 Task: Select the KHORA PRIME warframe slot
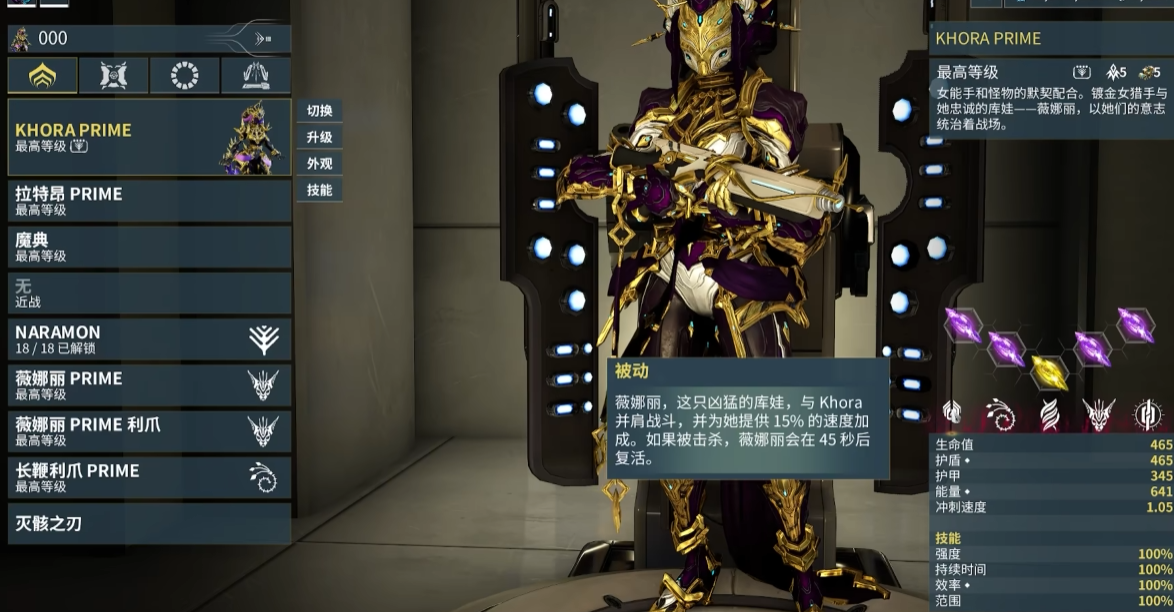[x=150, y=137]
